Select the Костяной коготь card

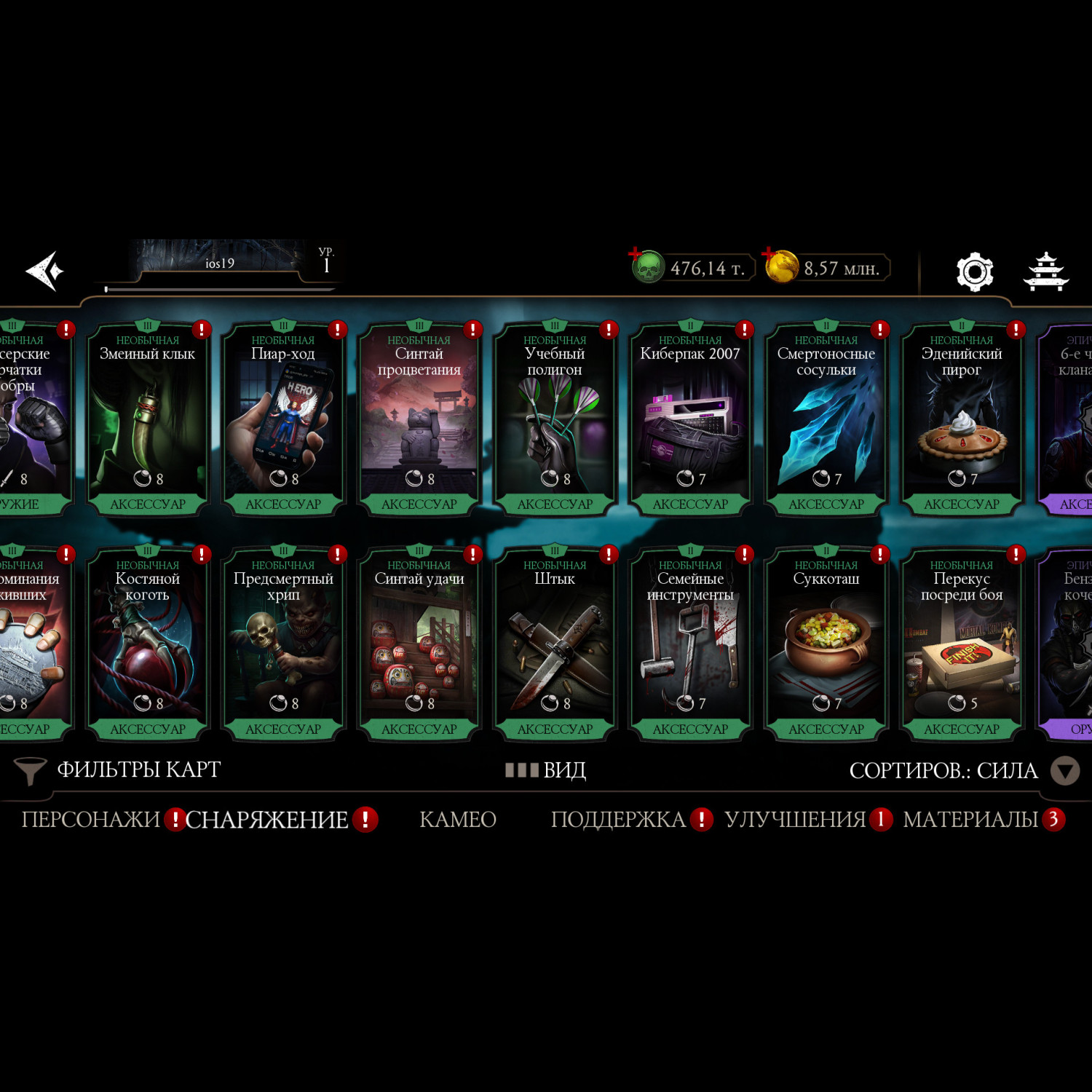pos(148,644)
